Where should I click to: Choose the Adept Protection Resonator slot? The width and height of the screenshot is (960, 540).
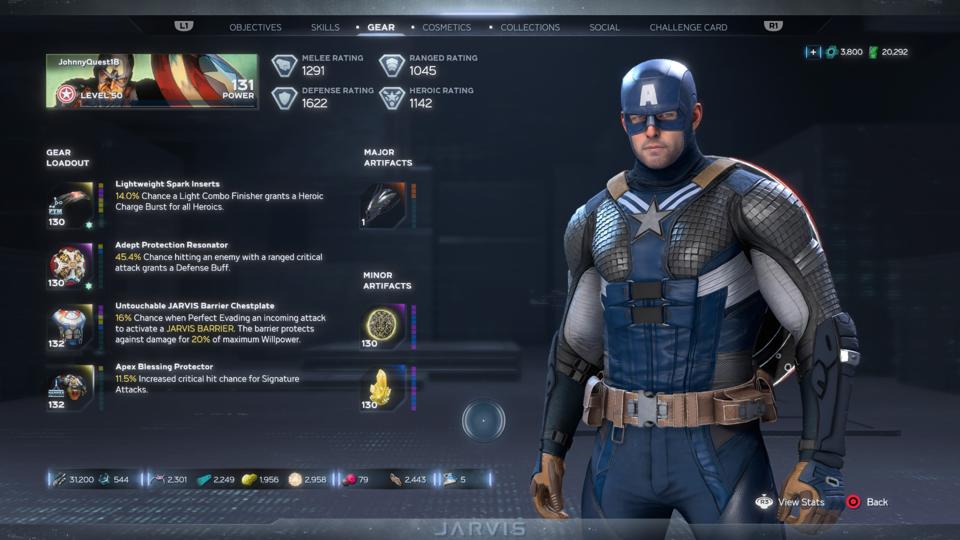click(x=70, y=266)
